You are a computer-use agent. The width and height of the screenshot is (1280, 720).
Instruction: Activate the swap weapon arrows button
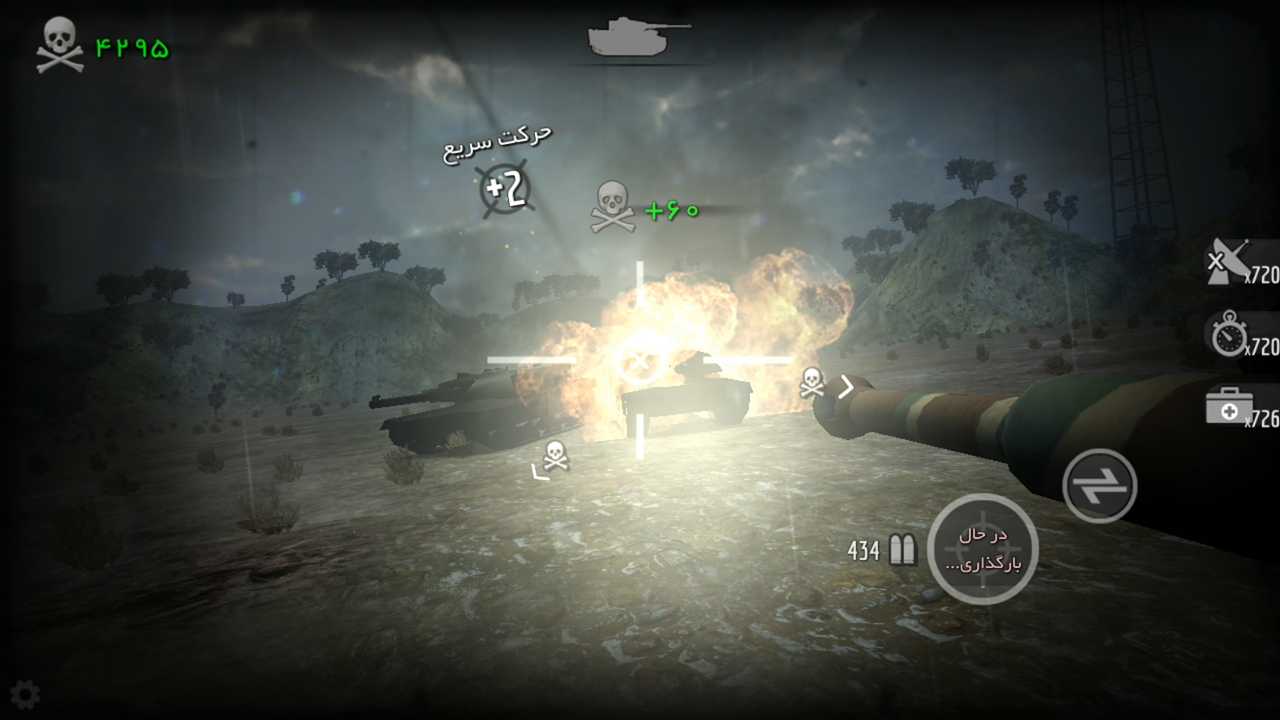click(1099, 486)
